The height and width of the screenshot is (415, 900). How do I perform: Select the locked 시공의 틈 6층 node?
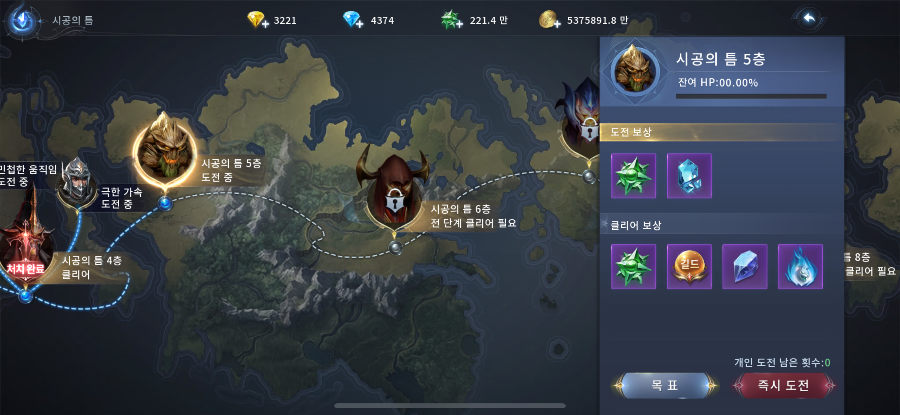[394, 192]
